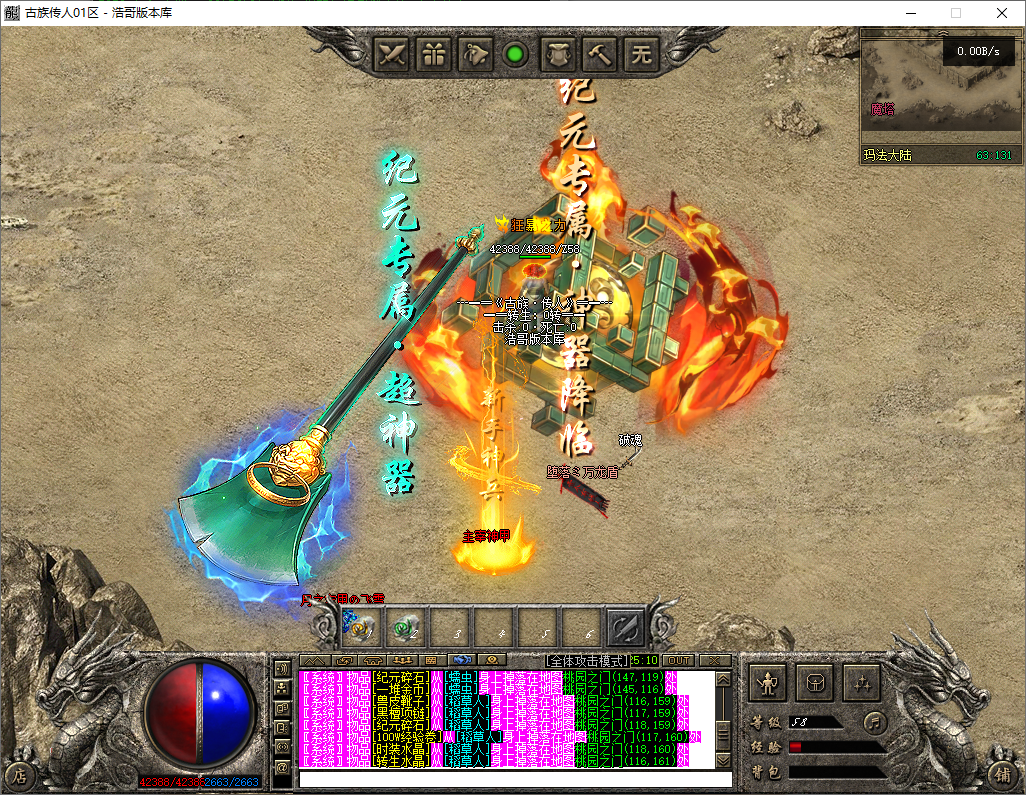Click the OUT button above the chat
Viewport: 1026px width, 795px height.
pos(678,661)
